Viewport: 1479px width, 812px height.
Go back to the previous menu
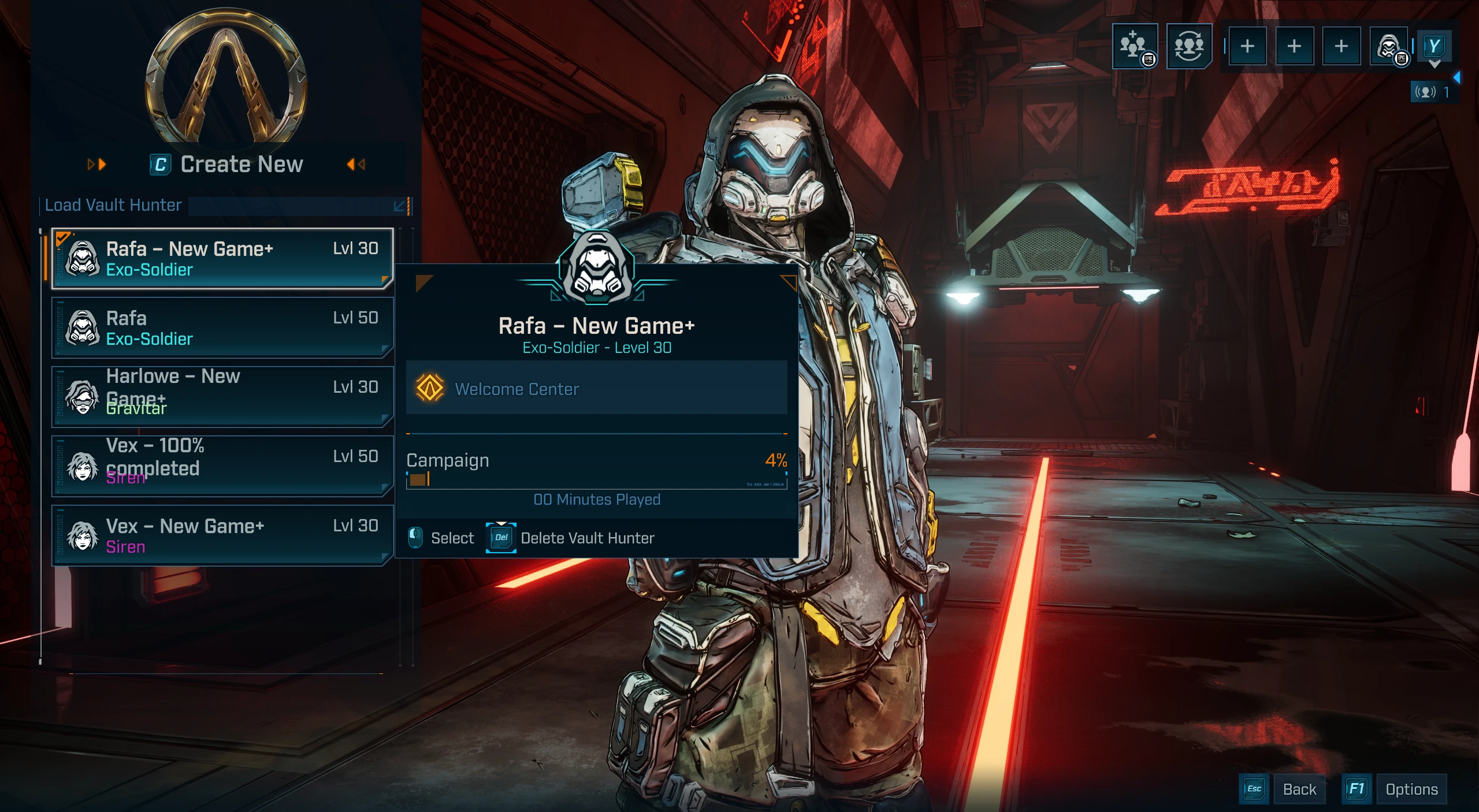[1284, 789]
